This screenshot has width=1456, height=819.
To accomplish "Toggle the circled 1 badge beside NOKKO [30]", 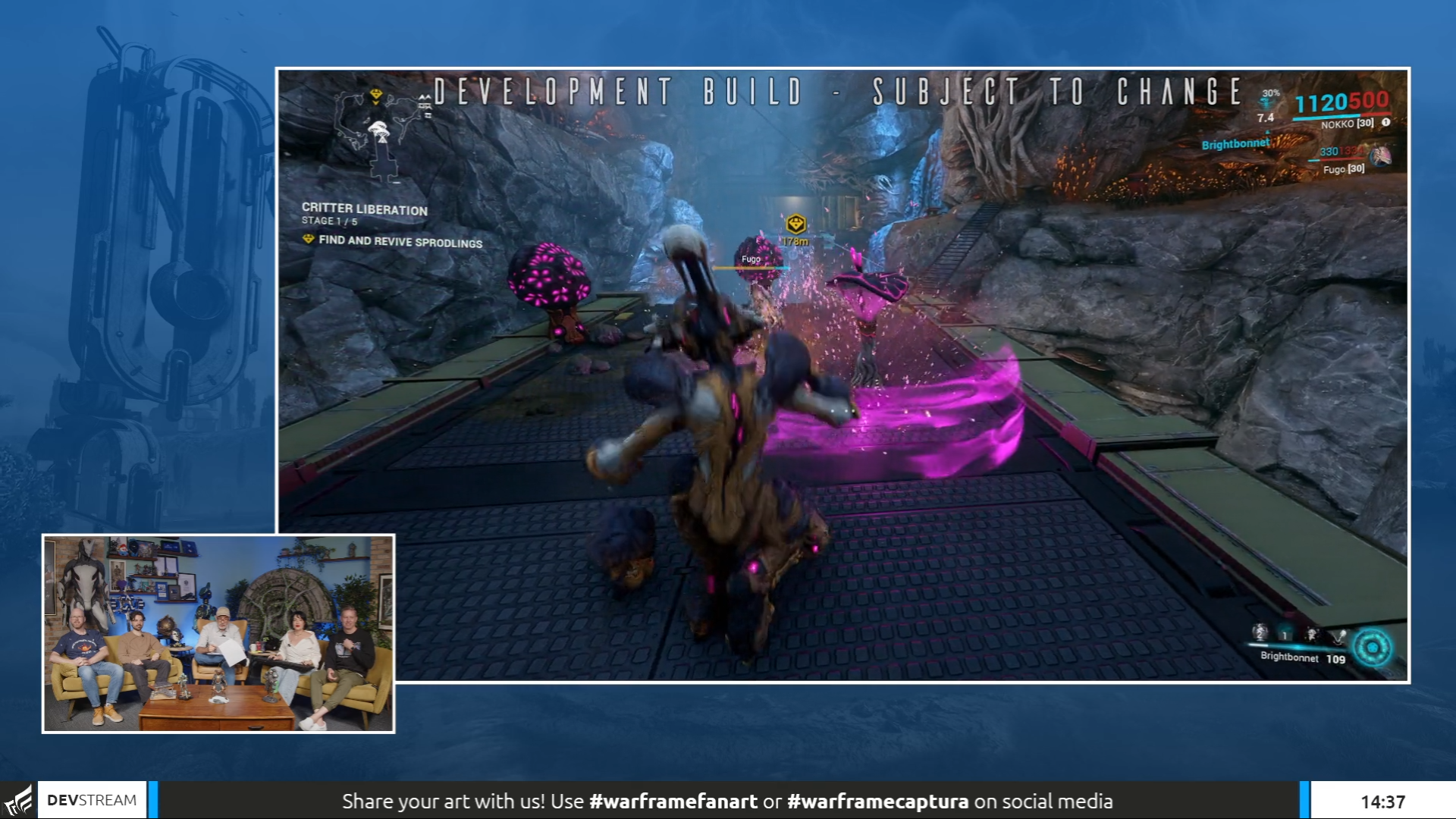I will 1386,123.
